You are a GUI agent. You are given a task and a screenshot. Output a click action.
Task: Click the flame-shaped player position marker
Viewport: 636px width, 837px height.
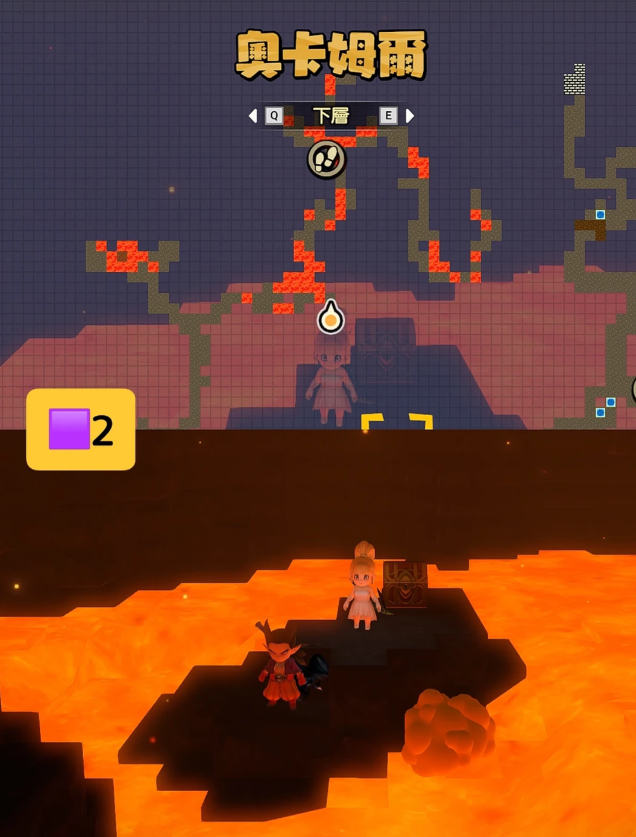click(331, 319)
